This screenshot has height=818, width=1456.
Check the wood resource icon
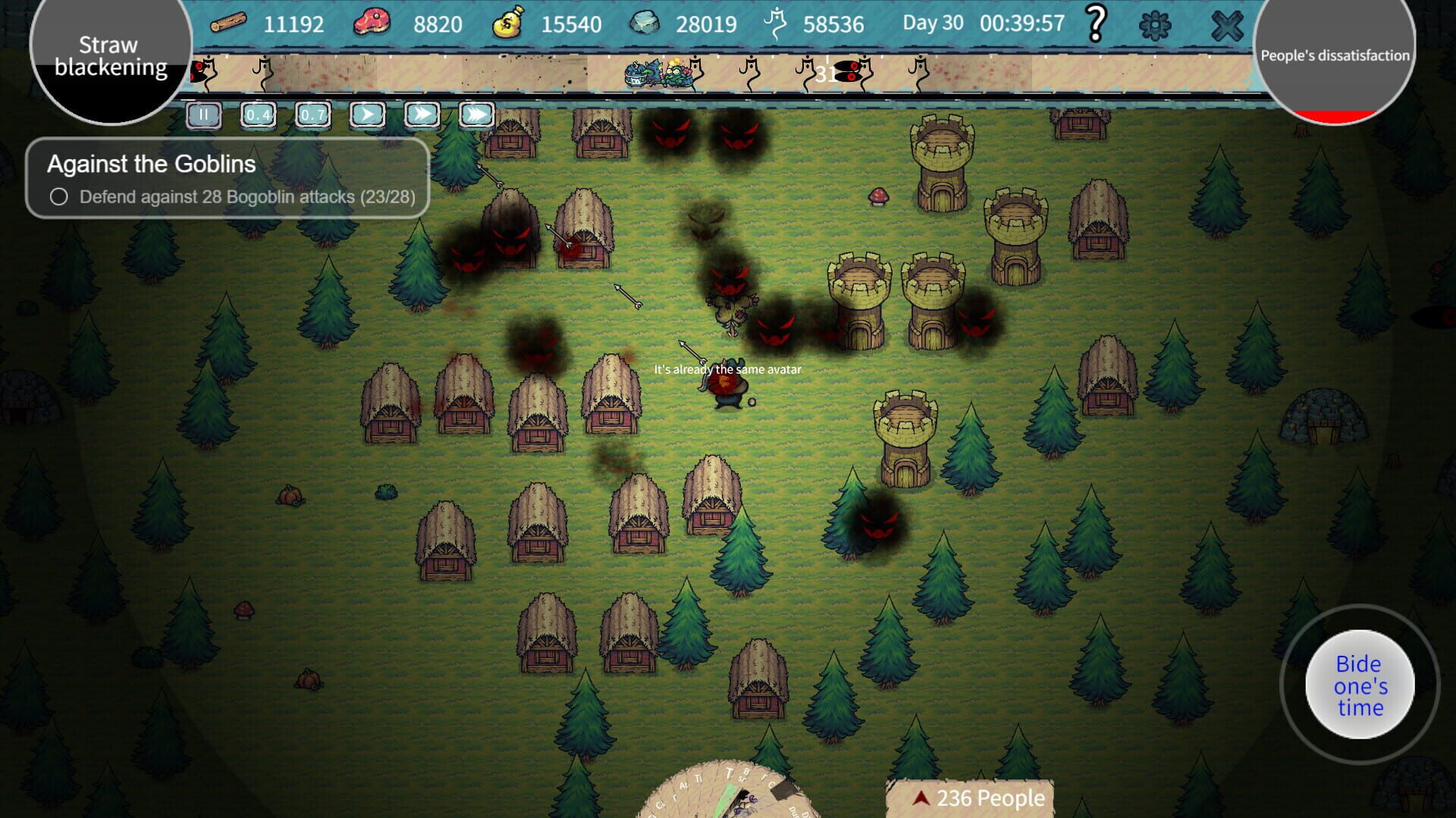[229, 24]
